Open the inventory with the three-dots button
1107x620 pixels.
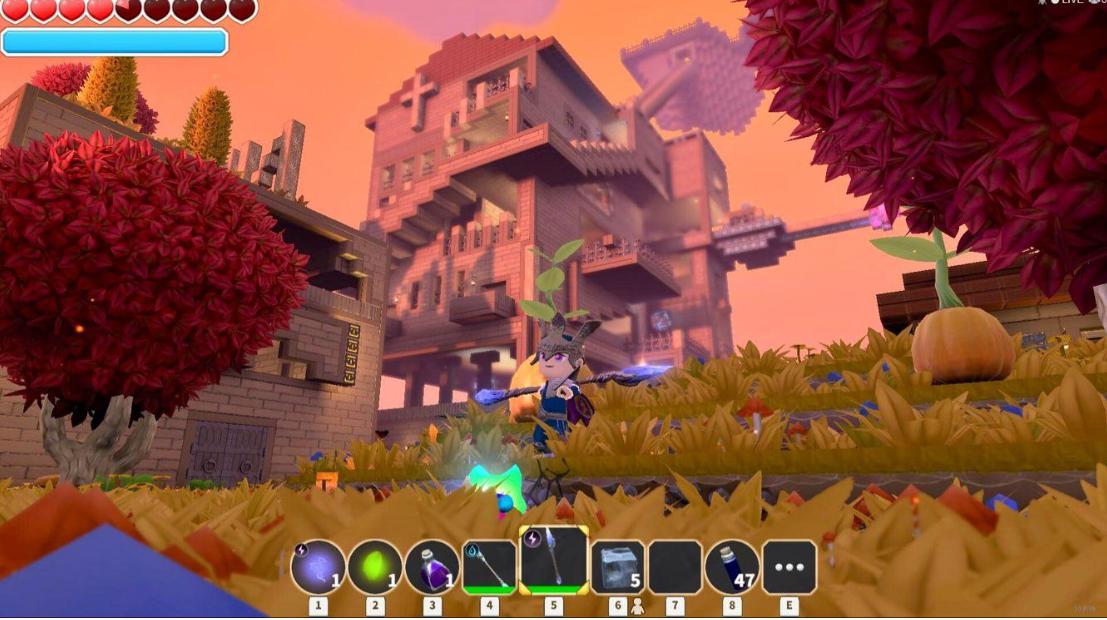pos(789,567)
